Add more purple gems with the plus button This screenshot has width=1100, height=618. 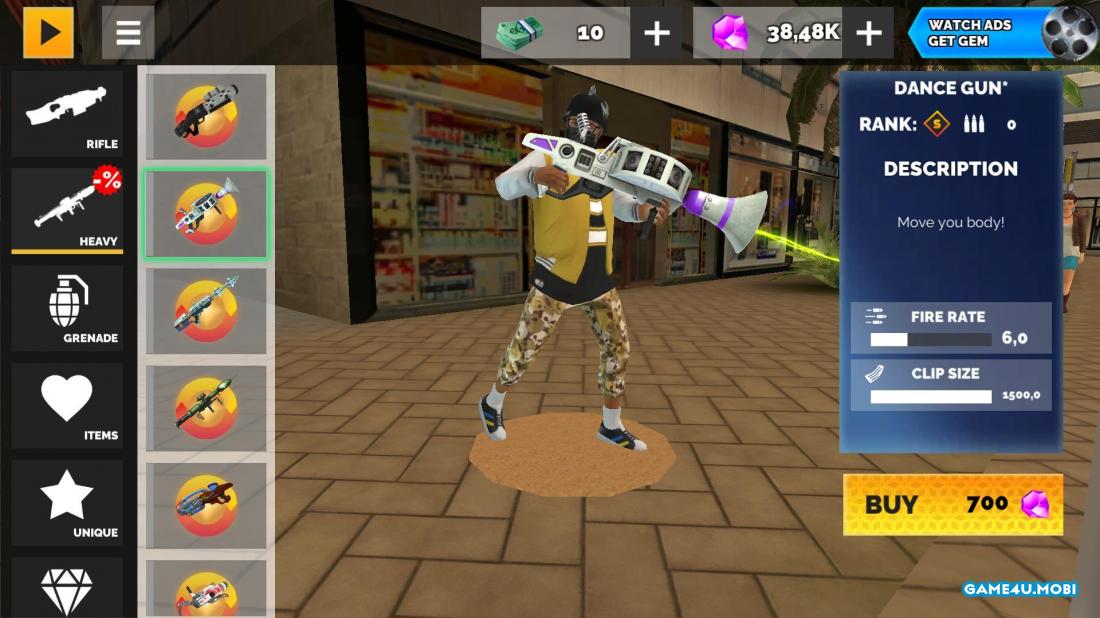click(x=868, y=33)
